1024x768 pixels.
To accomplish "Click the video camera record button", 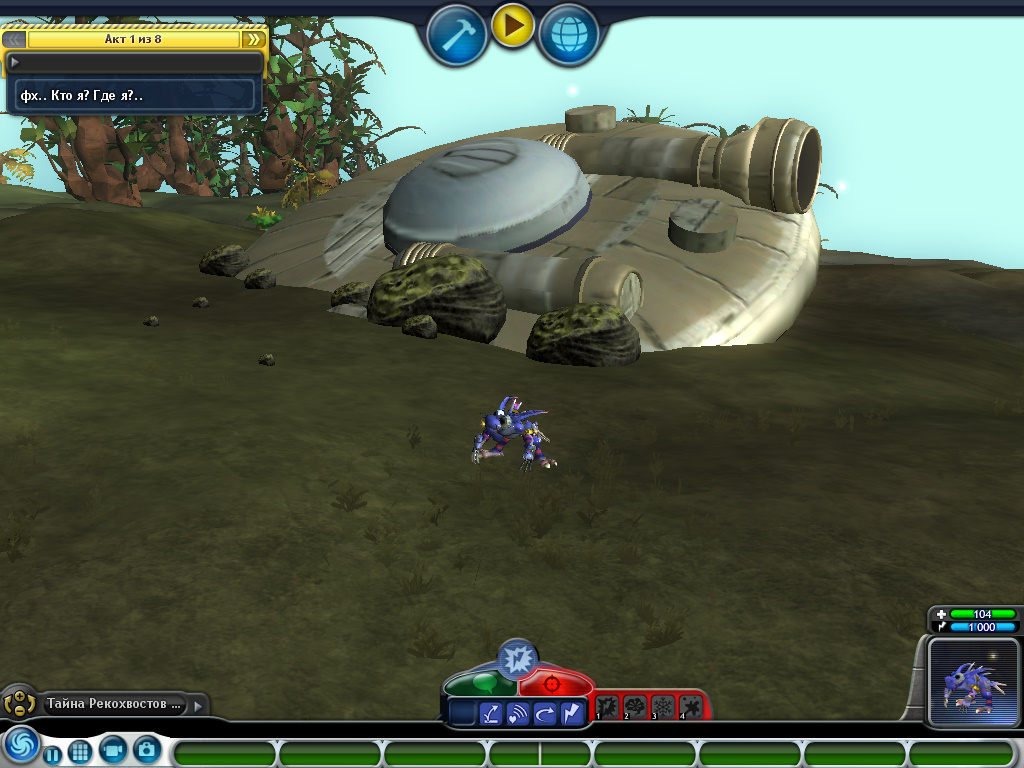I will coord(113,749).
